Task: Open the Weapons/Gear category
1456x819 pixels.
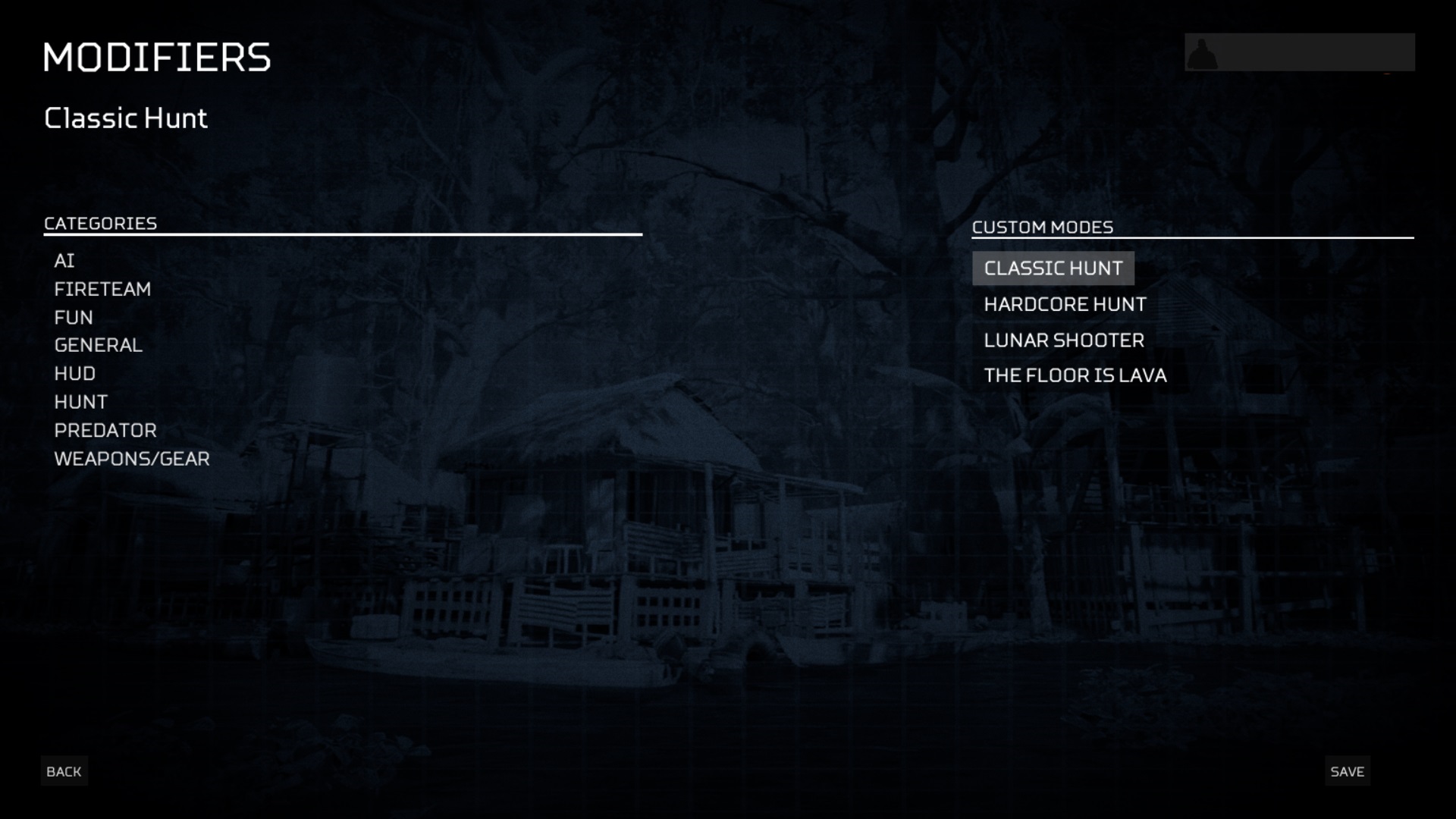Action: [x=132, y=459]
